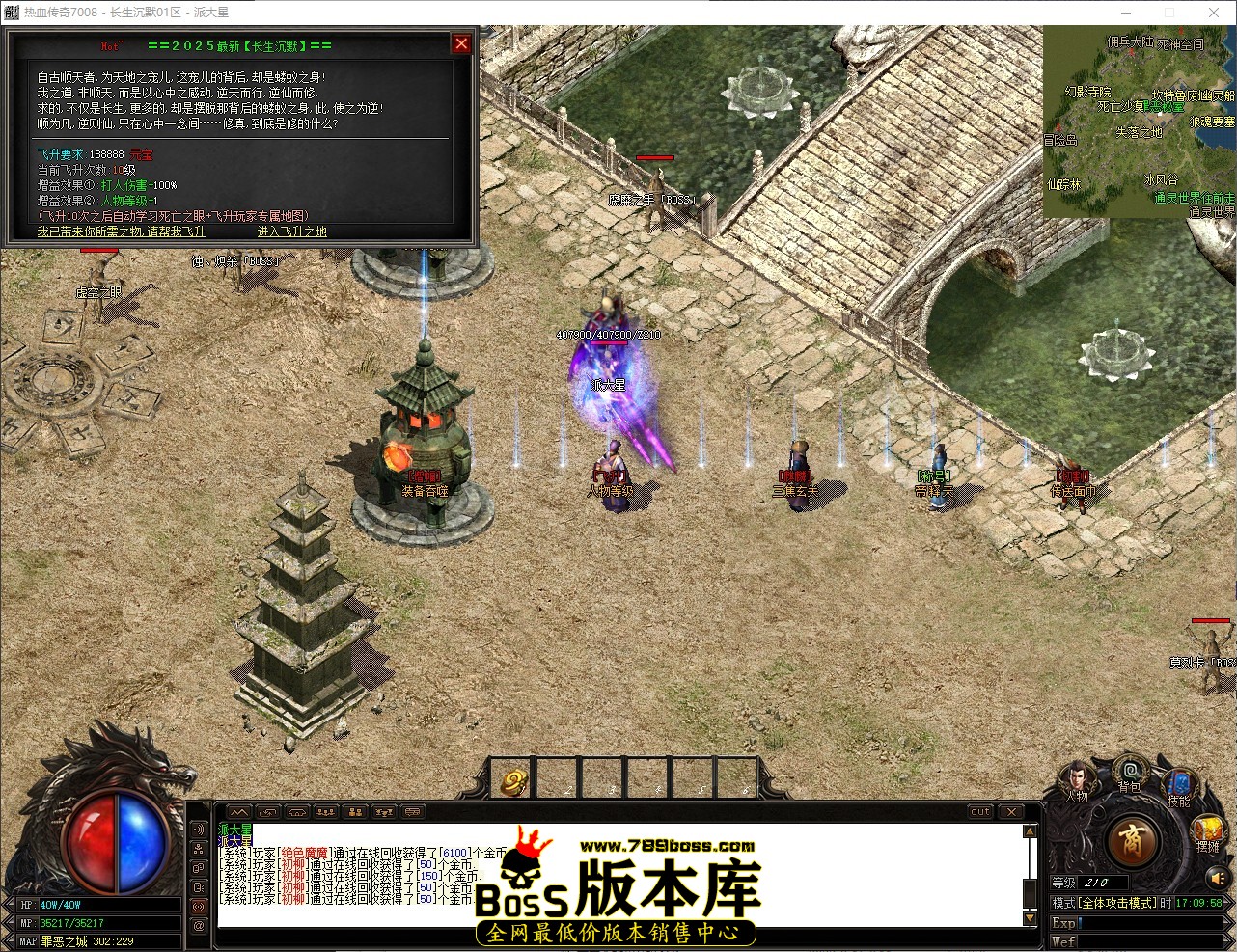Collapse the chat window with the up chevron
The image size is (1237, 952).
238,812
